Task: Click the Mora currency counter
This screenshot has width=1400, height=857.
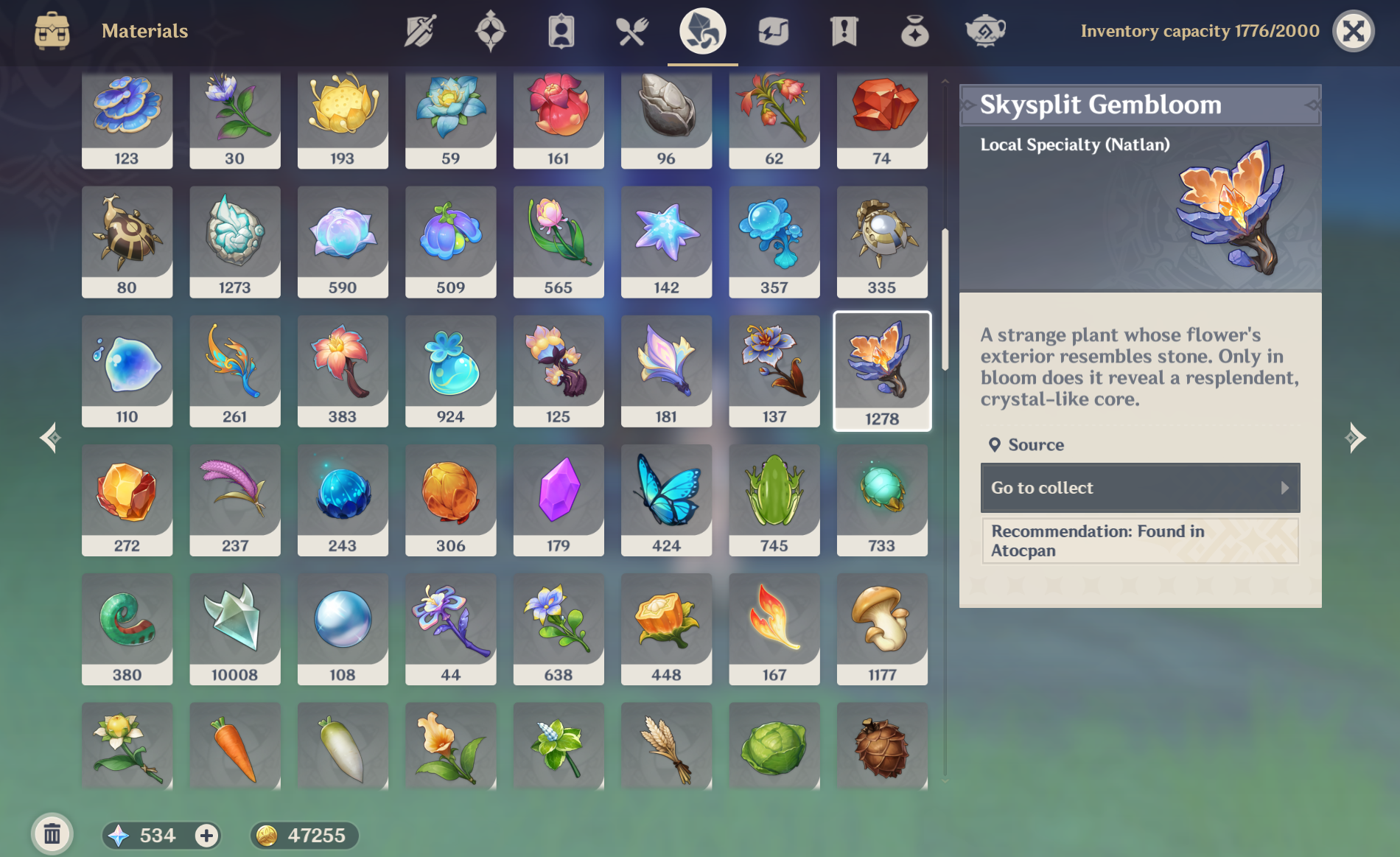Action: tap(304, 836)
